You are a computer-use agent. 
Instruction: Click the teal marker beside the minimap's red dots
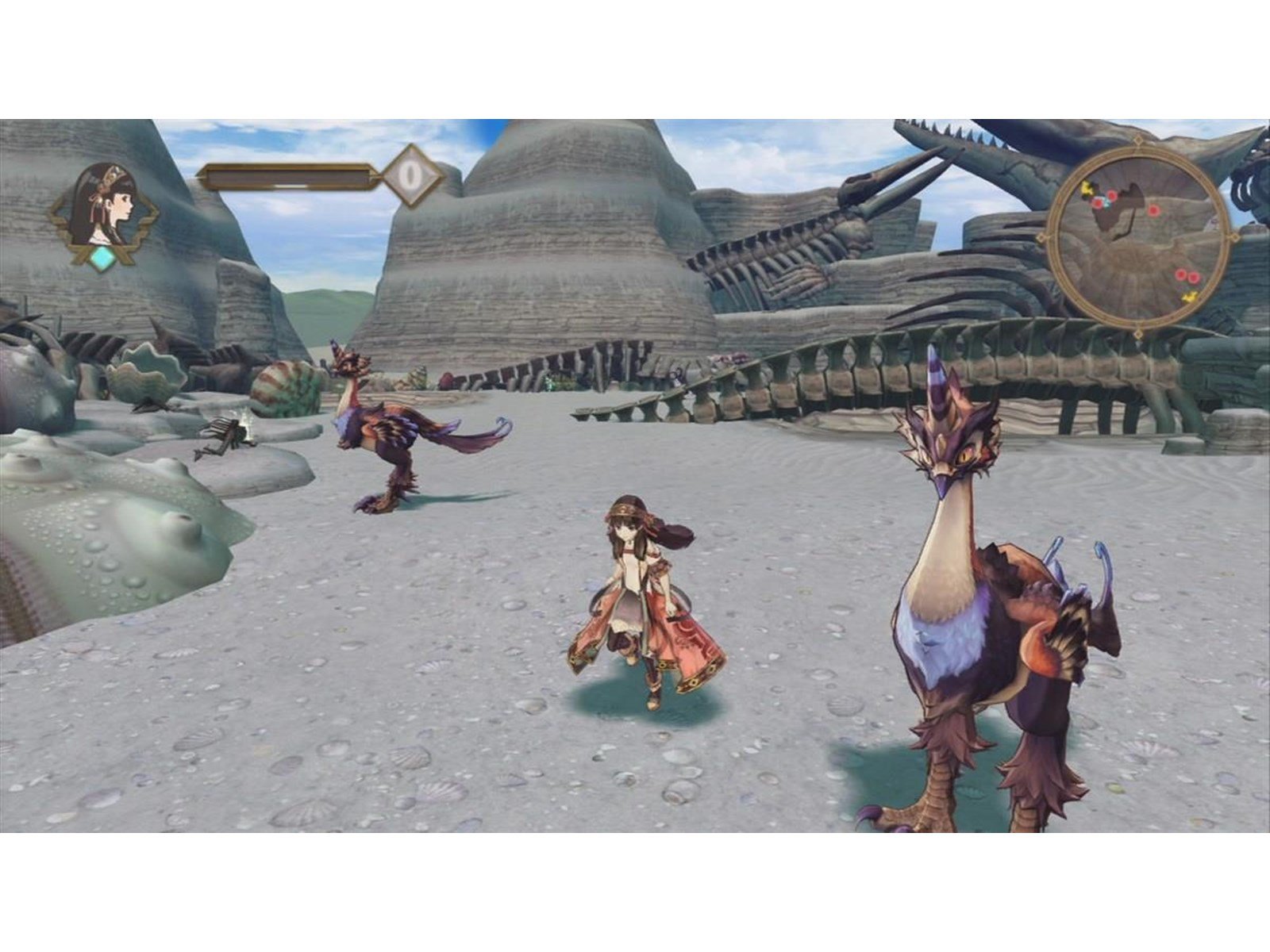pyautogui.click(x=1107, y=203)
